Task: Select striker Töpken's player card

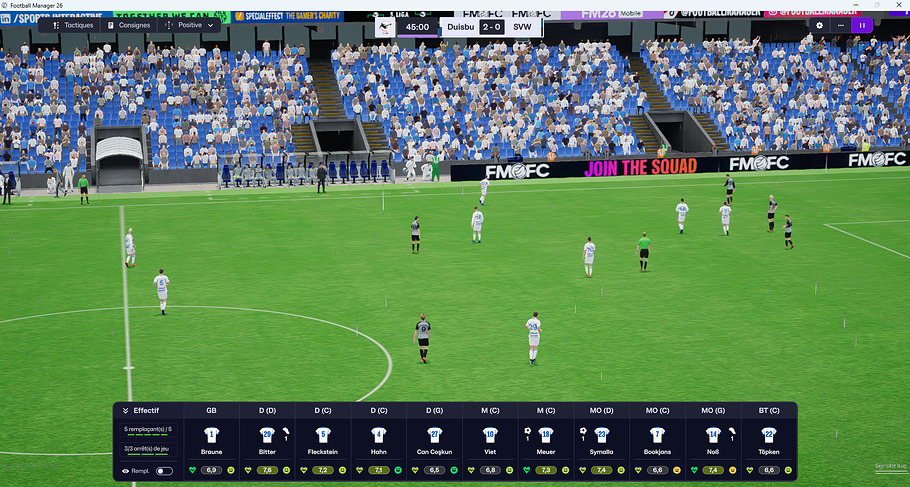Action: click(769, 441)
